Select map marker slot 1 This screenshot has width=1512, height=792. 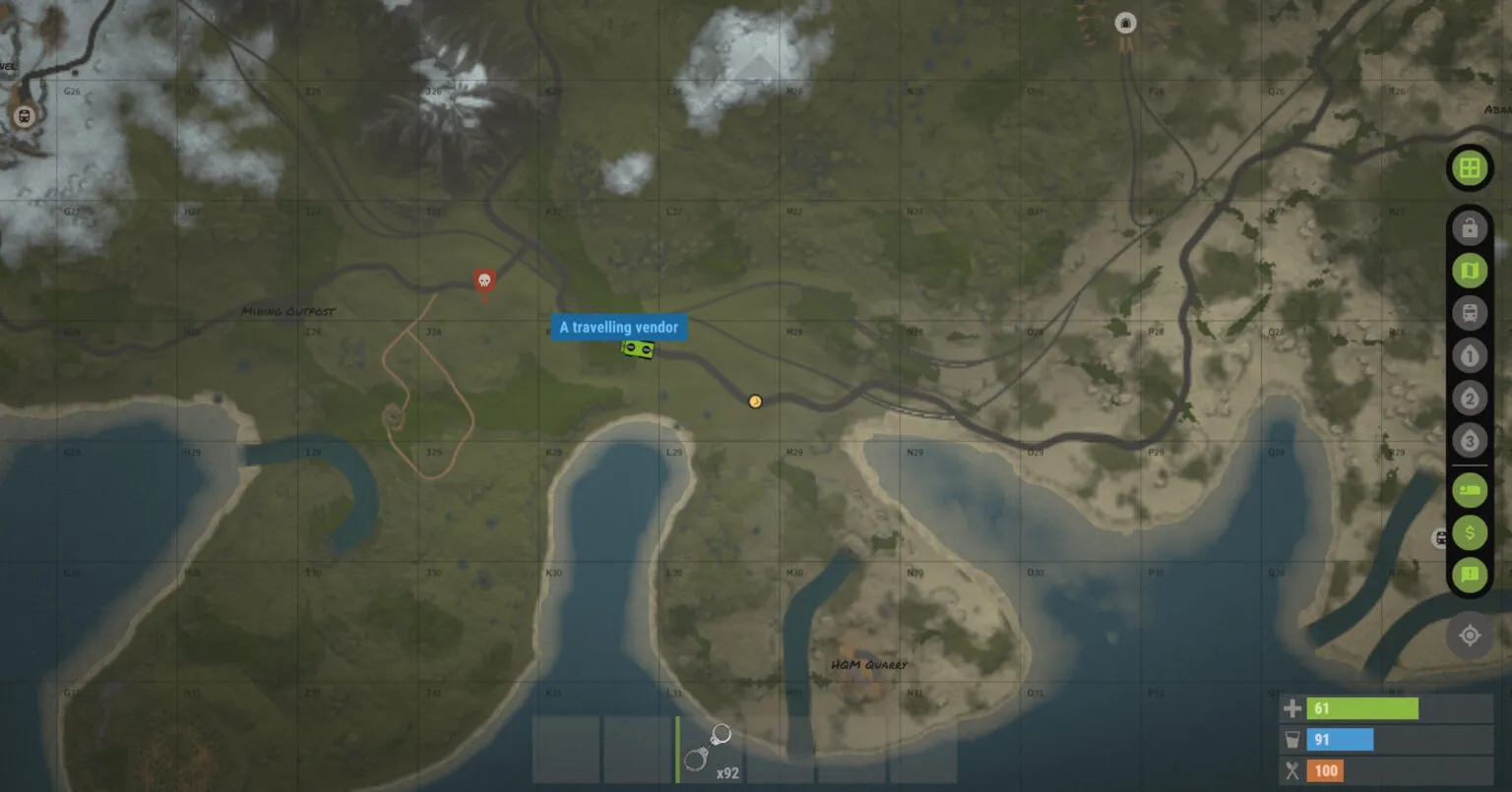pos(1468,355)
